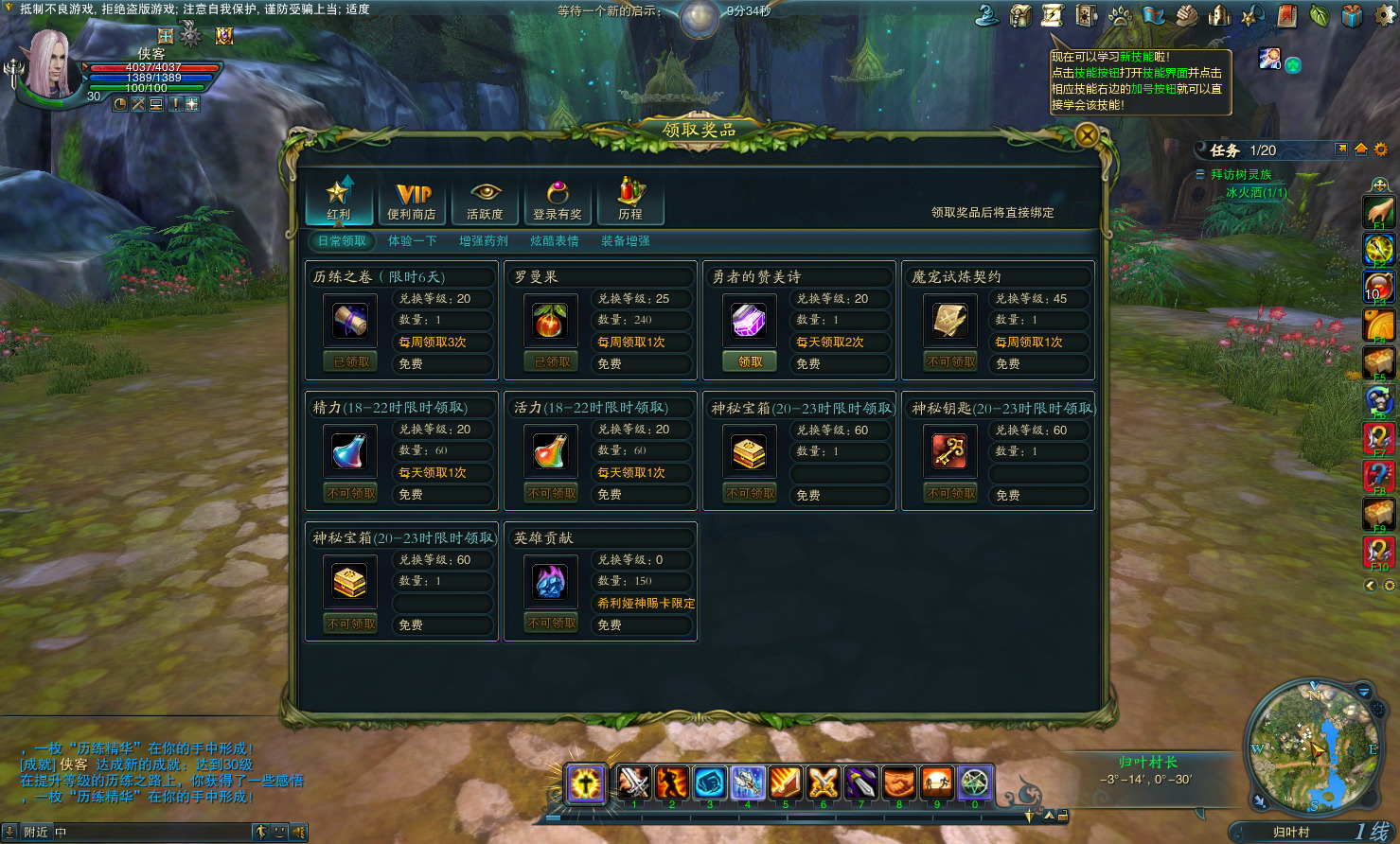Click the 领取 button for 勇者的赞美诗
Screen dimensions: 1400x844
[749, 360]
